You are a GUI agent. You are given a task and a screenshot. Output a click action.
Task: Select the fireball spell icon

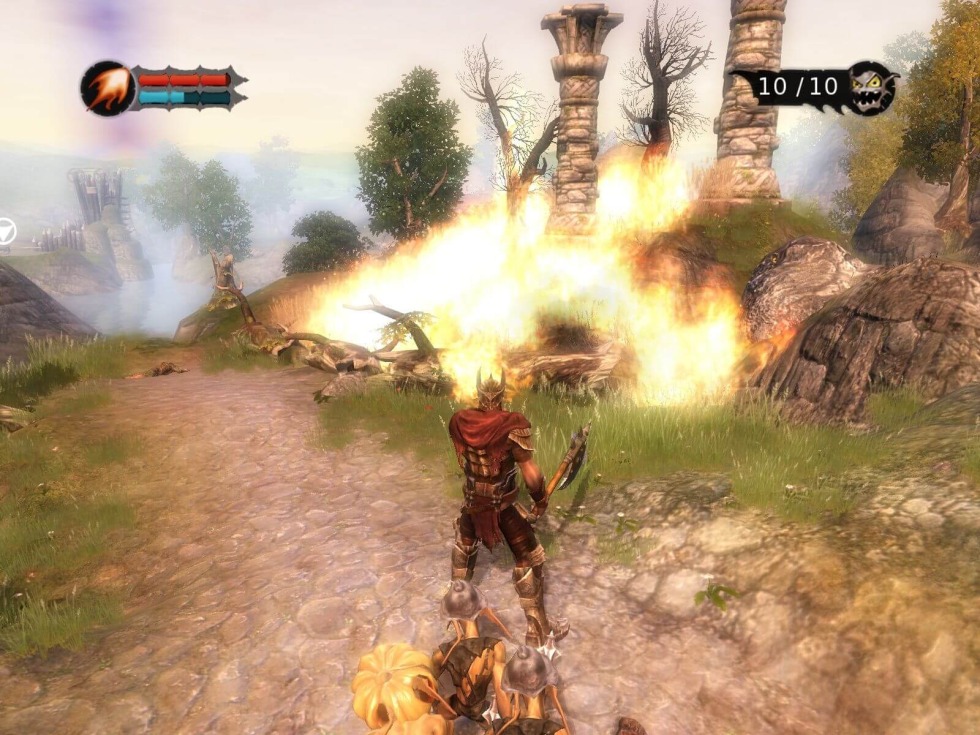(107, 88)
